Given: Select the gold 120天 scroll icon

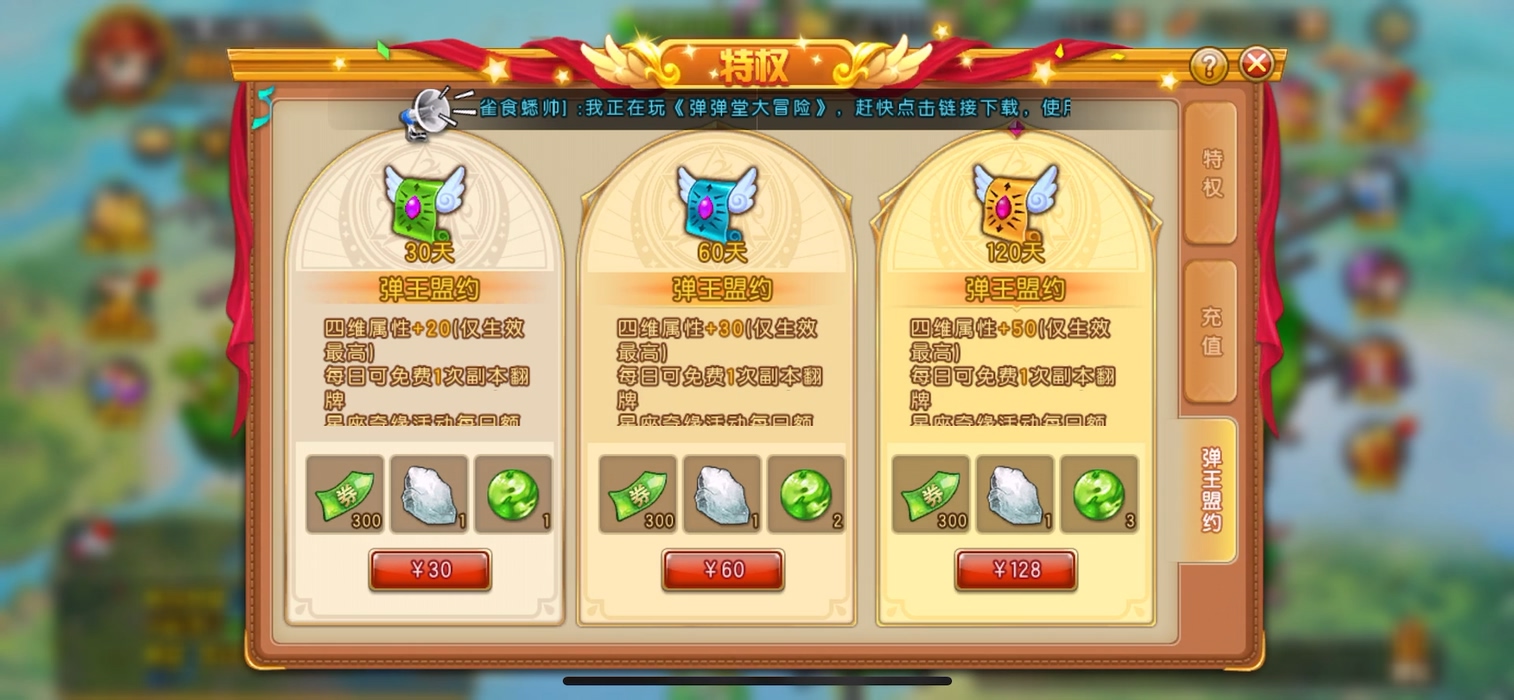Looking at the screenshot, I should point(1013,203).
